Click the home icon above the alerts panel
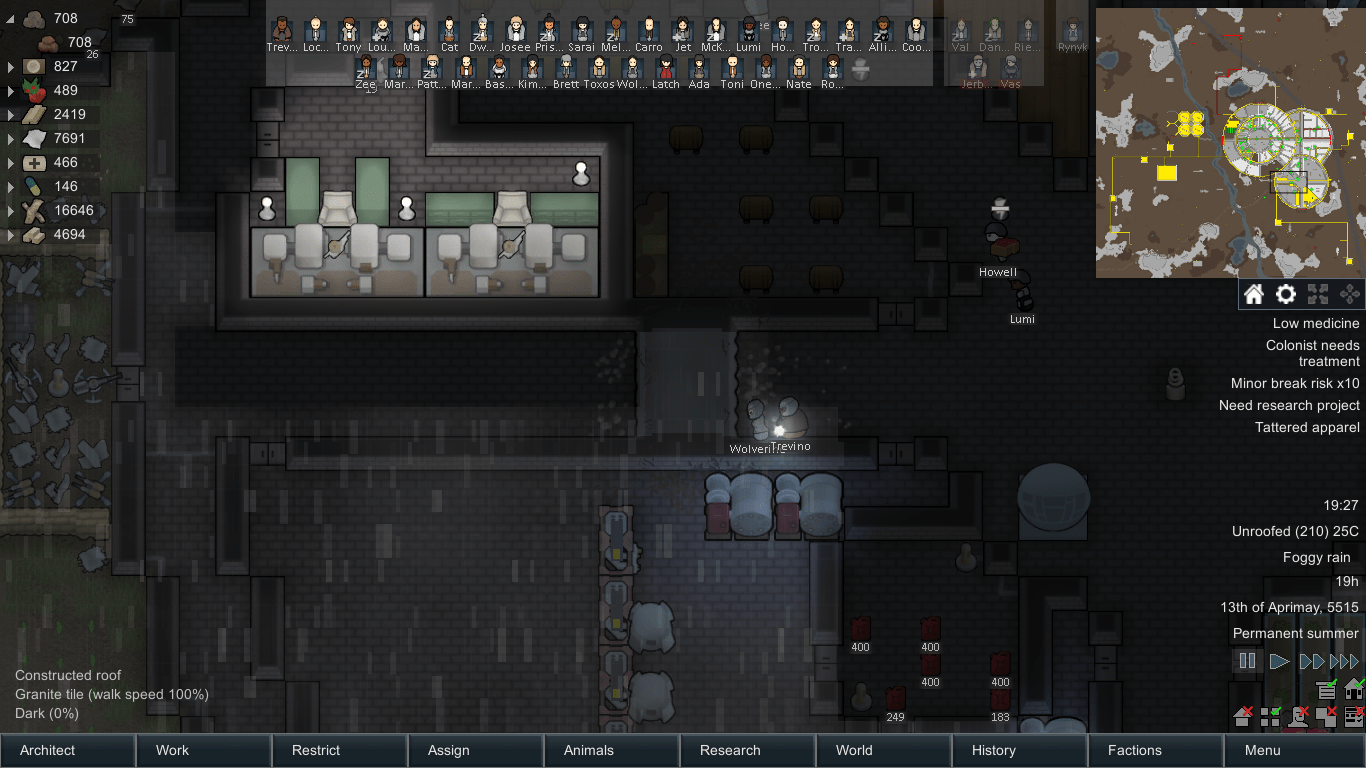Image resolution: width=1366 pixels, height=768 pixels. pyautogui.click(x=1254, y=294)
